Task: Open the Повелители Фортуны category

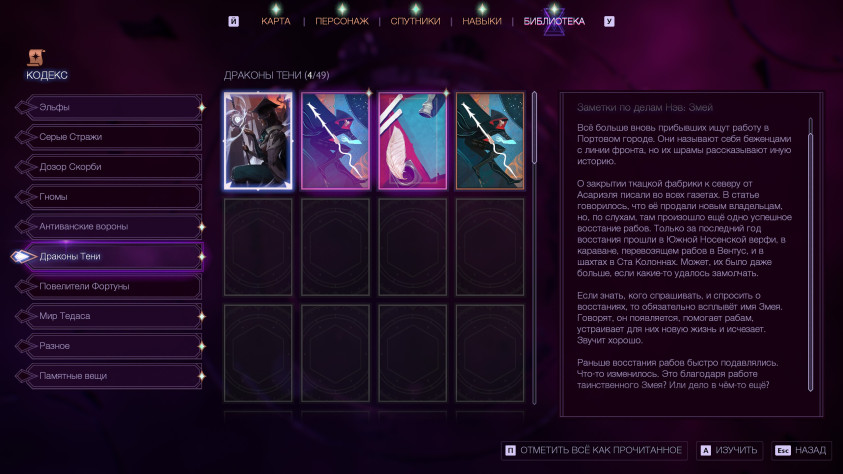Action: pyautogui.click(x=108, y=287)
